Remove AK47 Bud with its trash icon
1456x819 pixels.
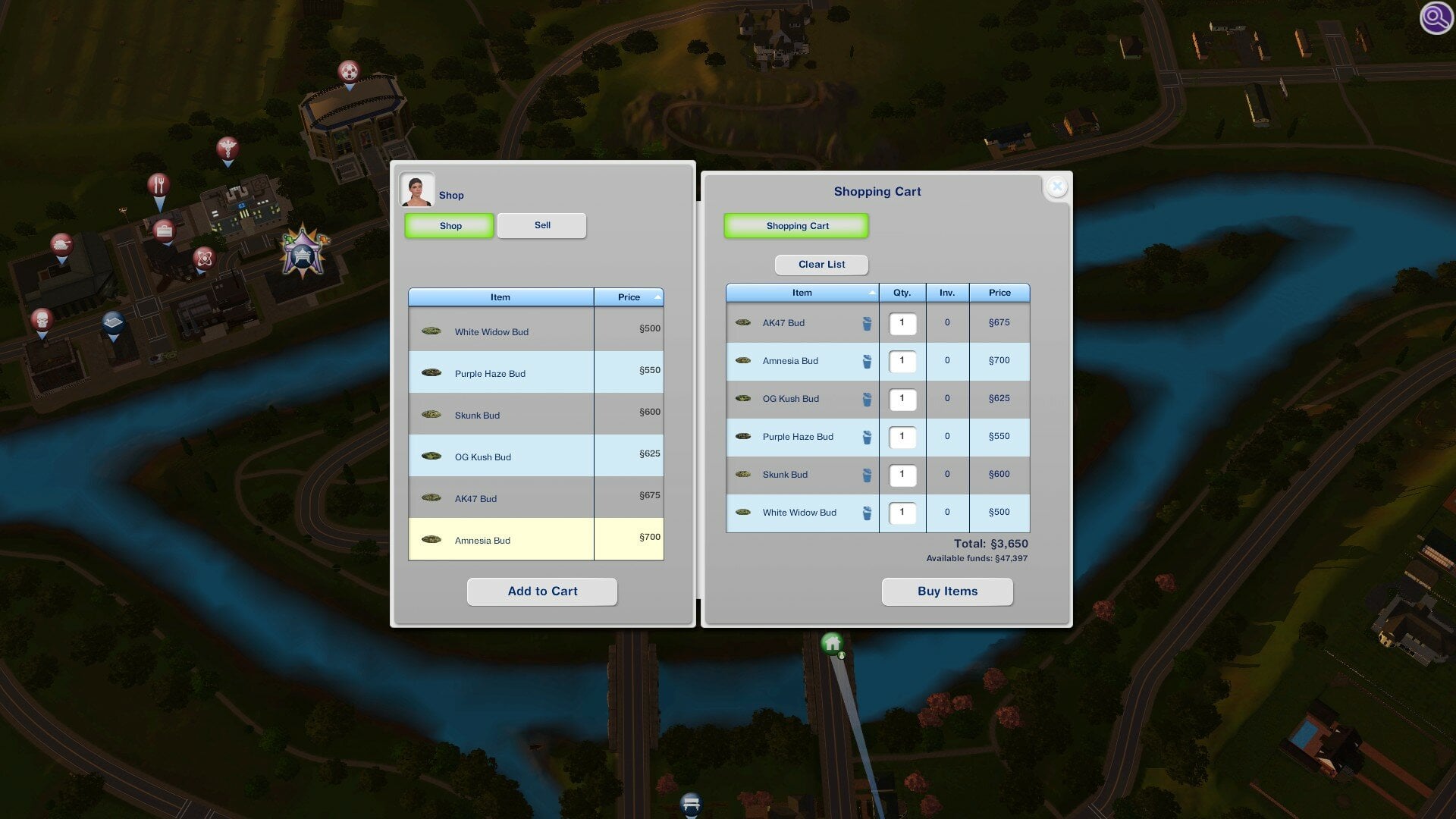[x=867, y=322]
